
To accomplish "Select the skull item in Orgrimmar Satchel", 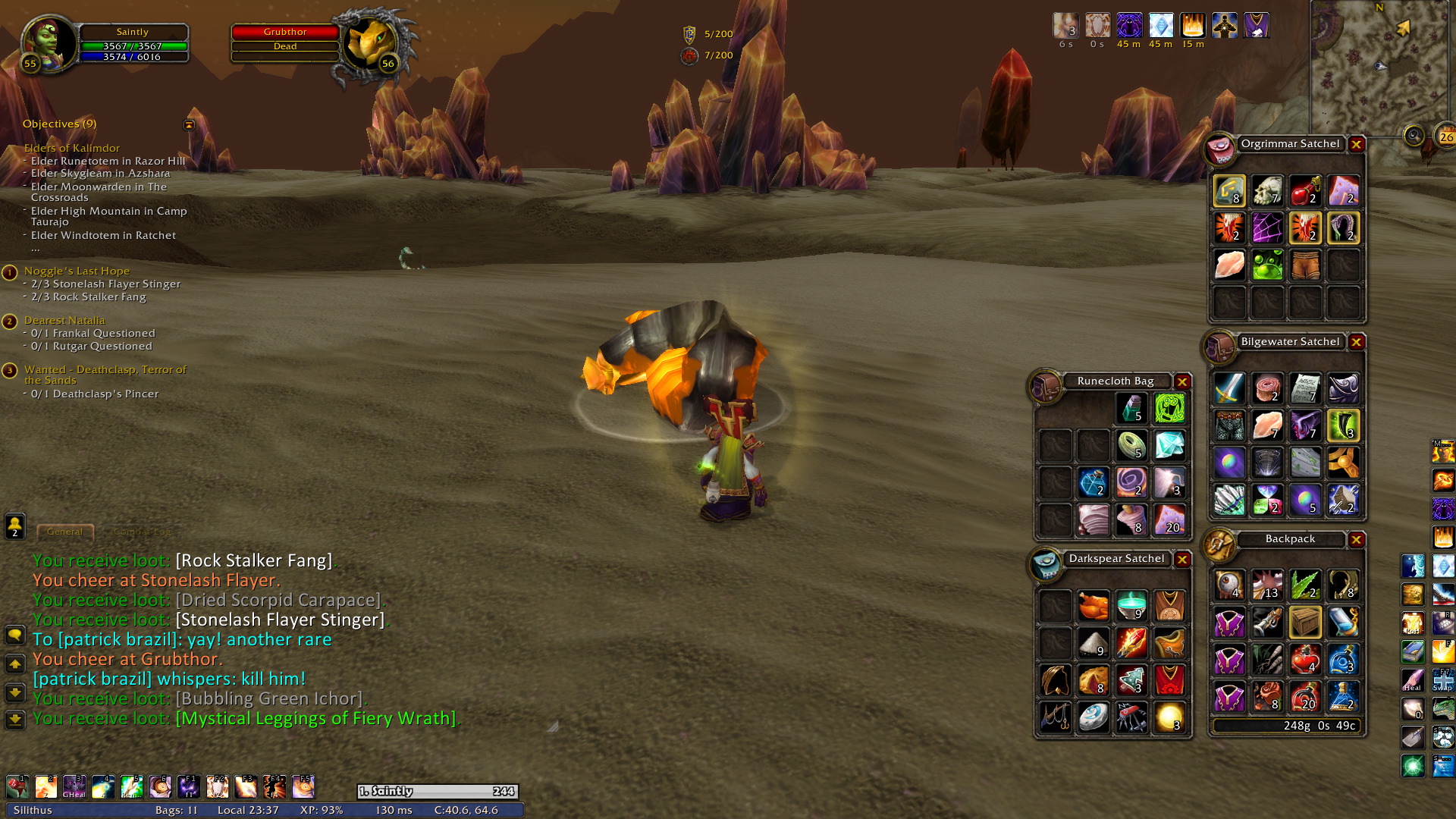I will (1267, 191).
